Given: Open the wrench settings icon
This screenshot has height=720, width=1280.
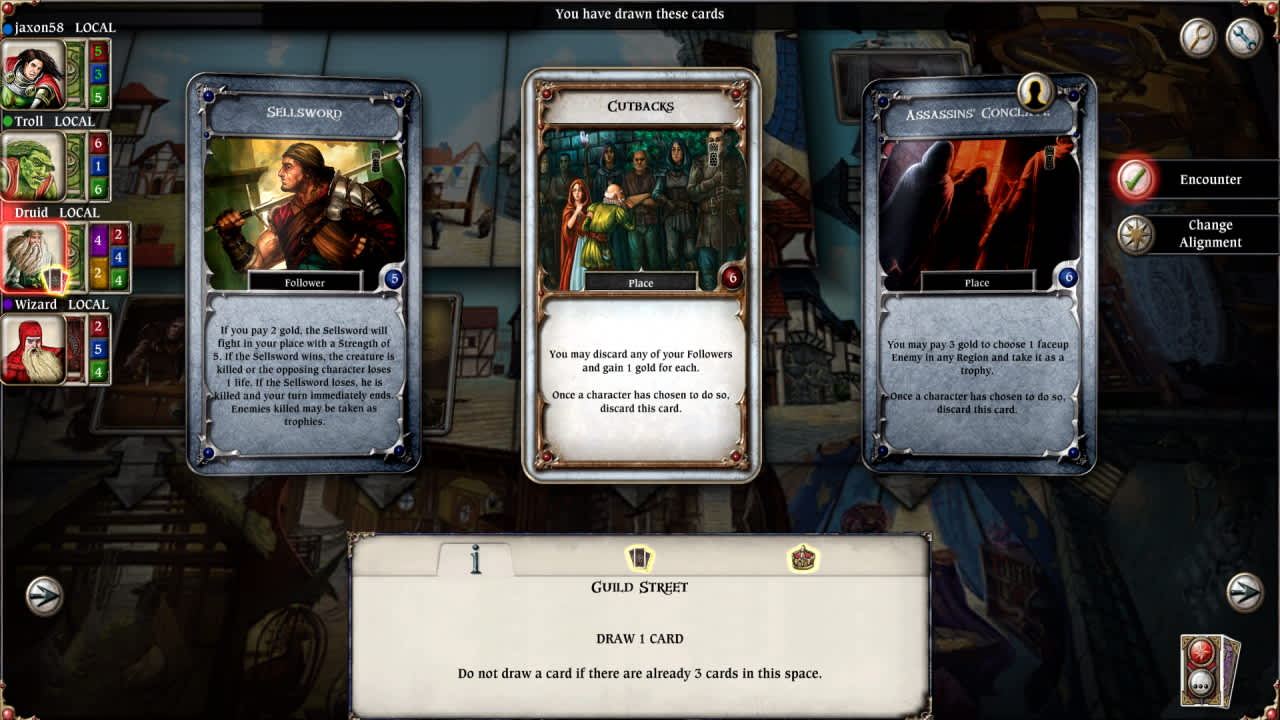Looking at the screenshot, I should click(1245, 39).
